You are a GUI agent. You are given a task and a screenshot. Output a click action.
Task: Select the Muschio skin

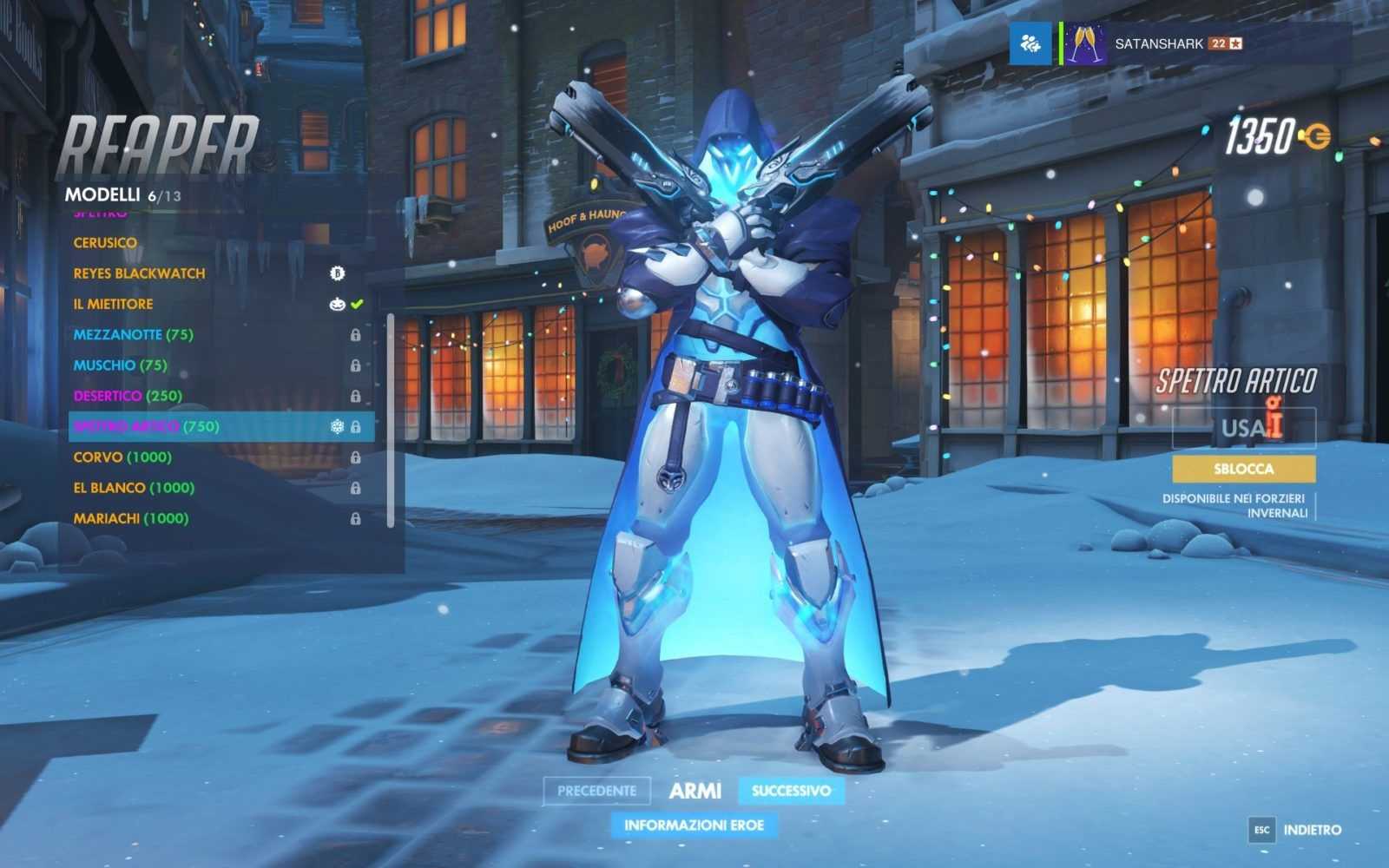(x=120, y=365)
